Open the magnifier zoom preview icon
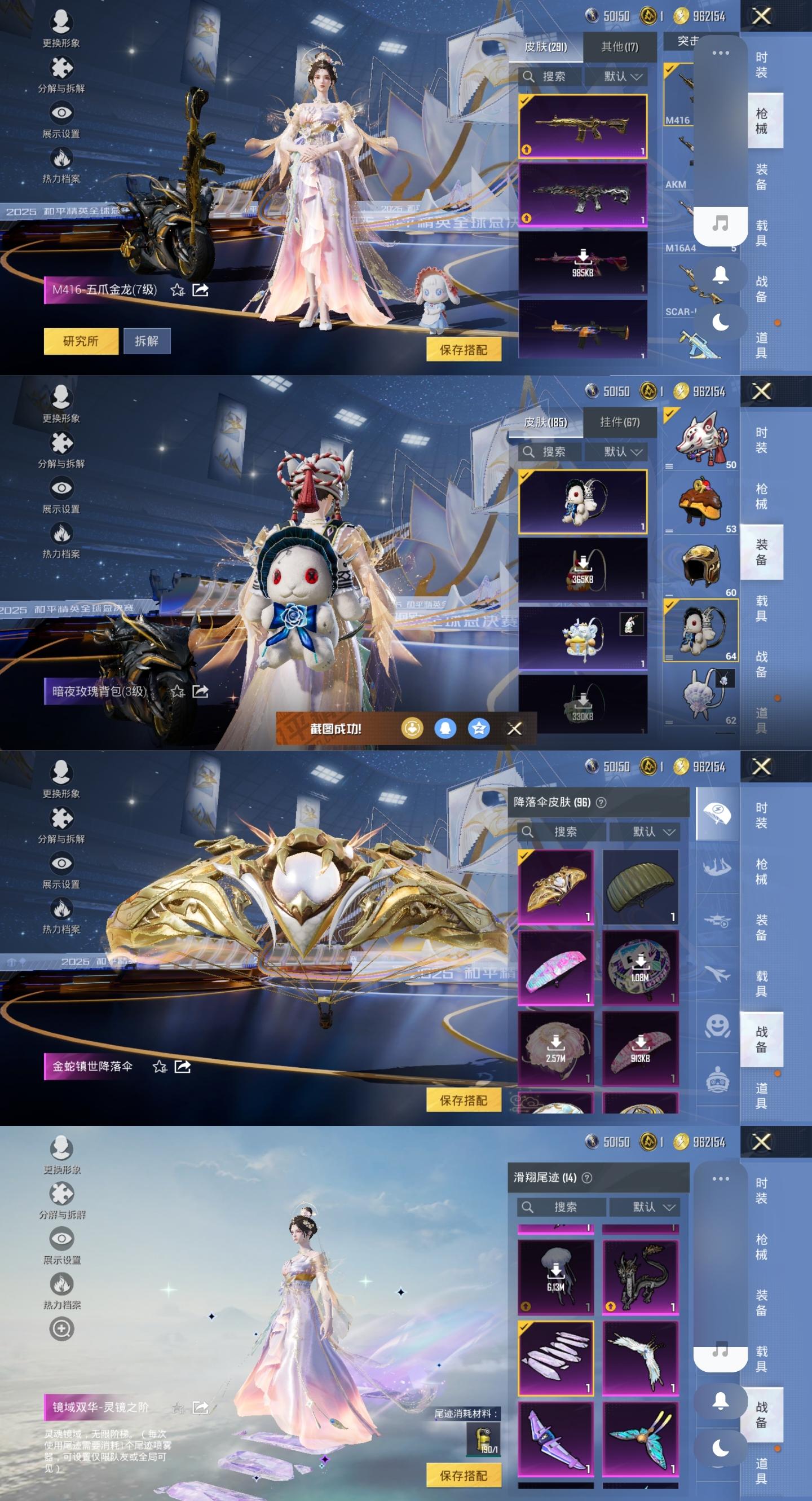The image size is (812, 1501). click(61, 1328)
